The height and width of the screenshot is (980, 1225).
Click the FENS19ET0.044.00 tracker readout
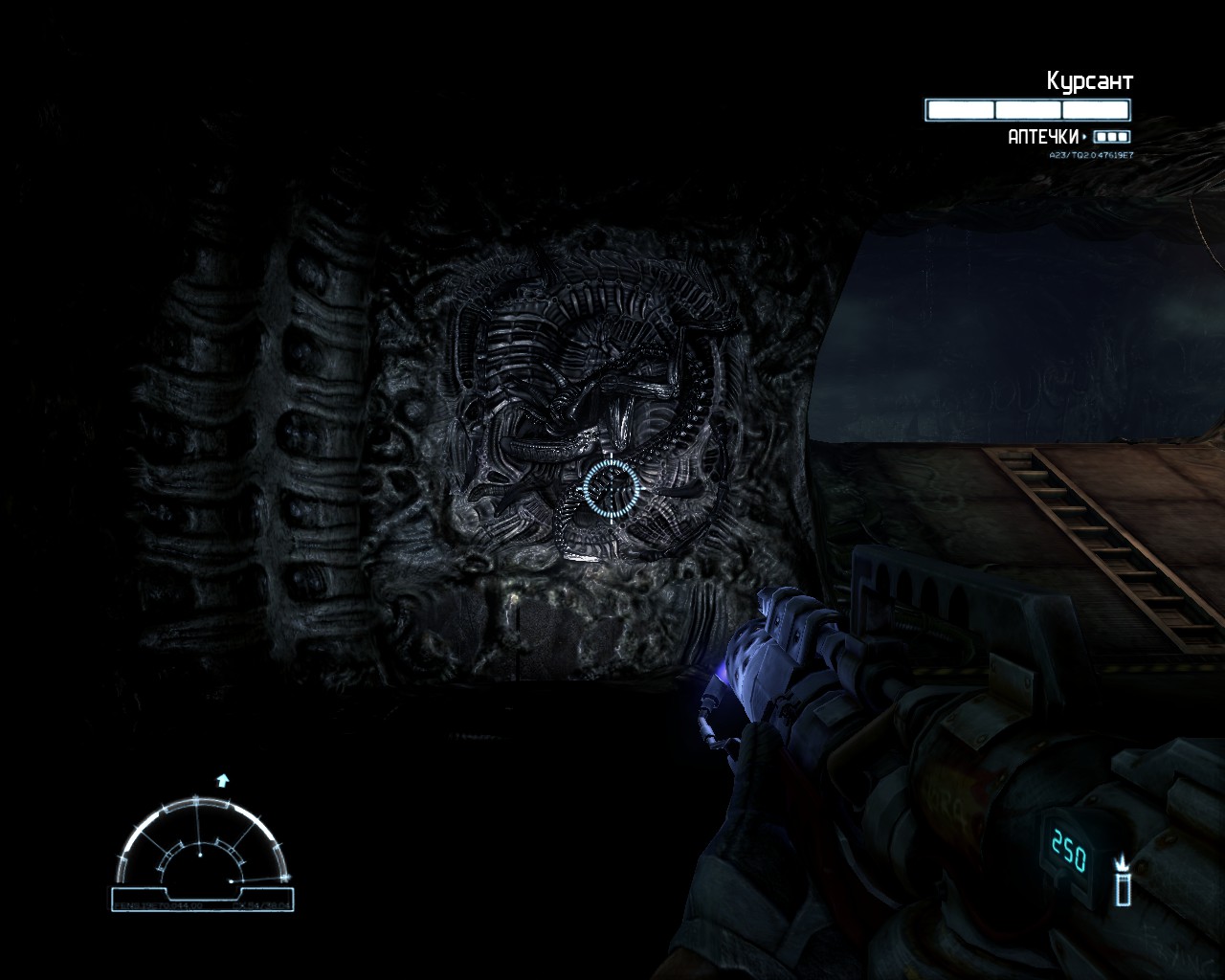click(x=158, y=905)
